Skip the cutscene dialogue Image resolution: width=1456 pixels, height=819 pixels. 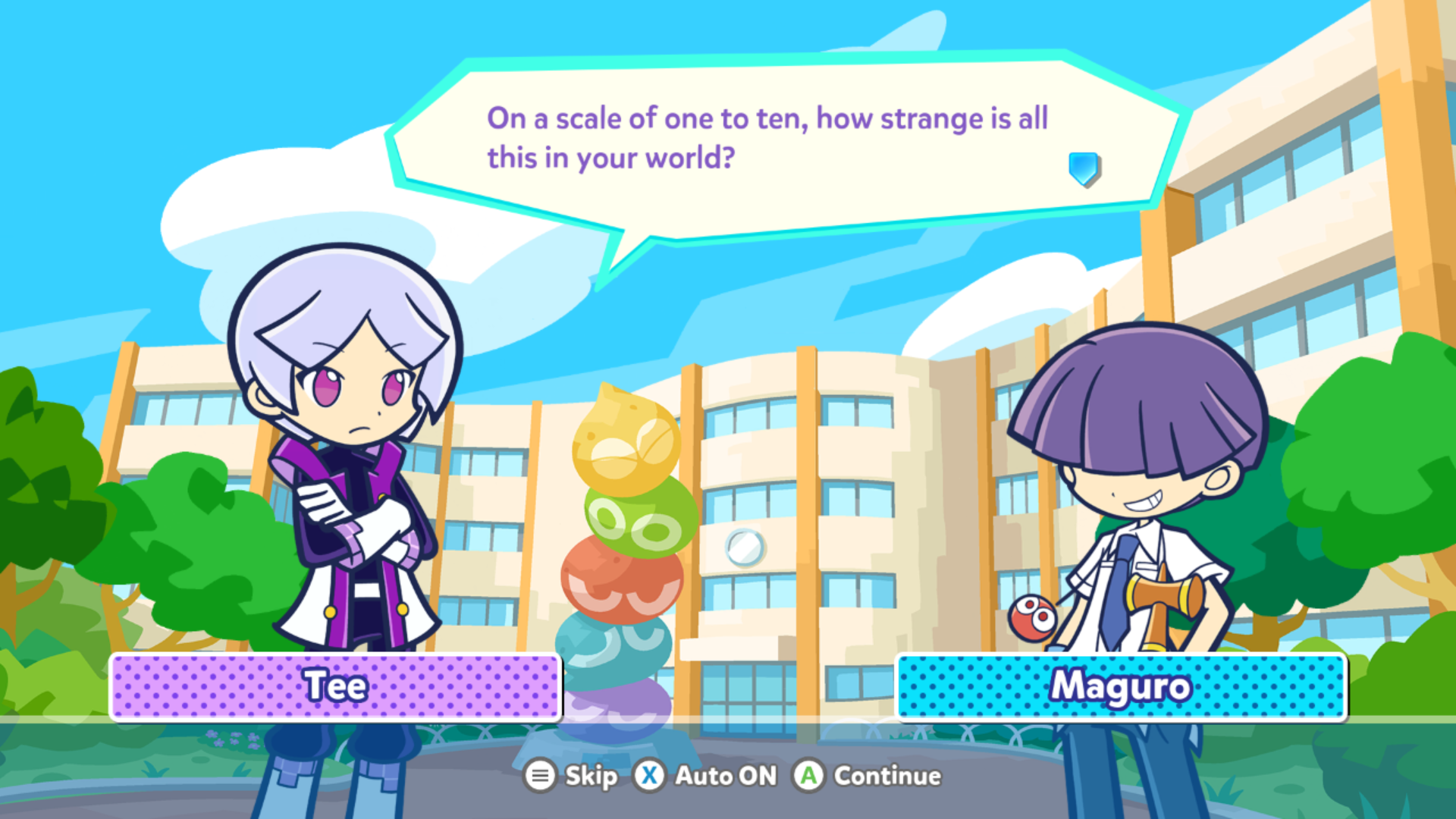[x=571, y=776]
